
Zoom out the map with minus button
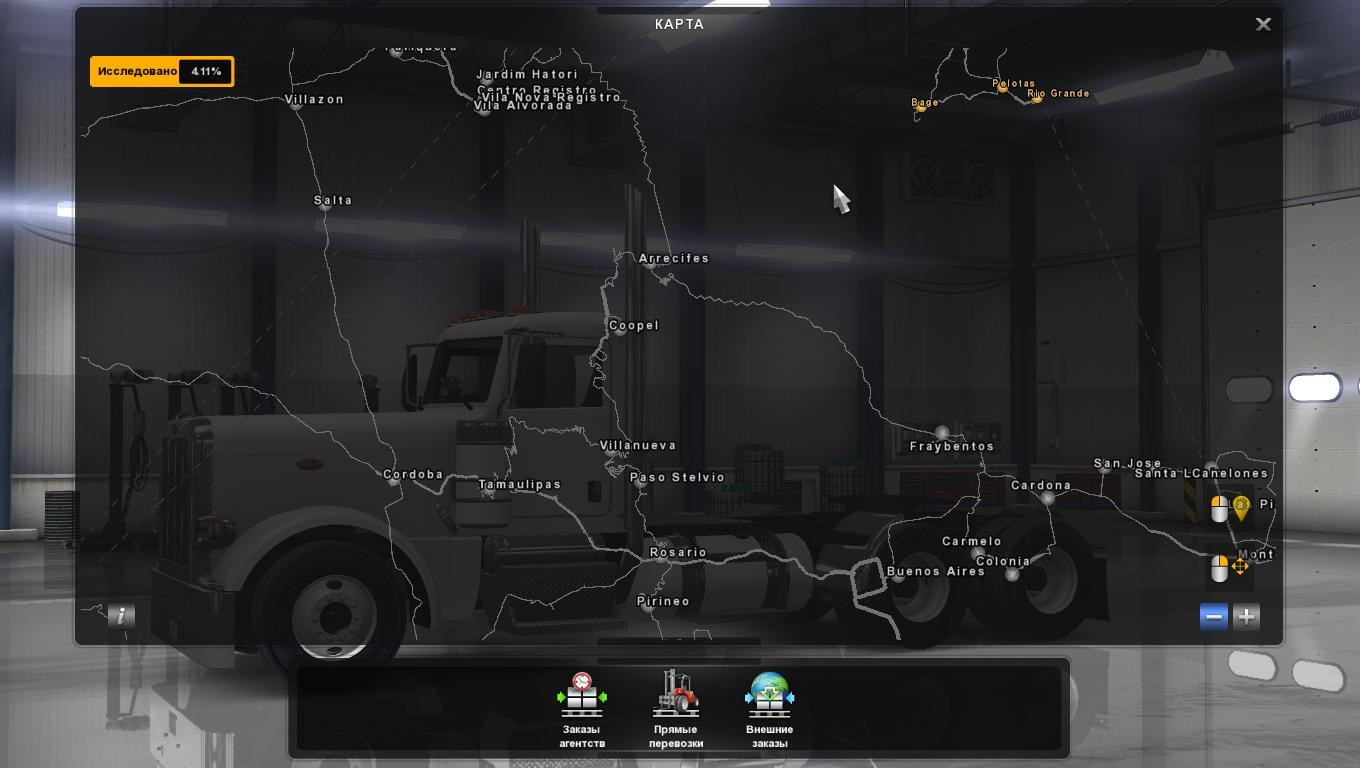tap(1214, 617)
